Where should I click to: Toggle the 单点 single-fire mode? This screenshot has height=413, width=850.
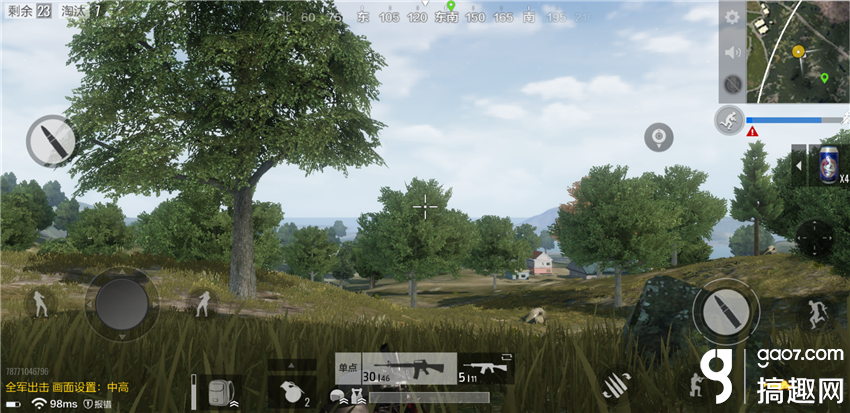pyautogui.click(x=347, y=367)
